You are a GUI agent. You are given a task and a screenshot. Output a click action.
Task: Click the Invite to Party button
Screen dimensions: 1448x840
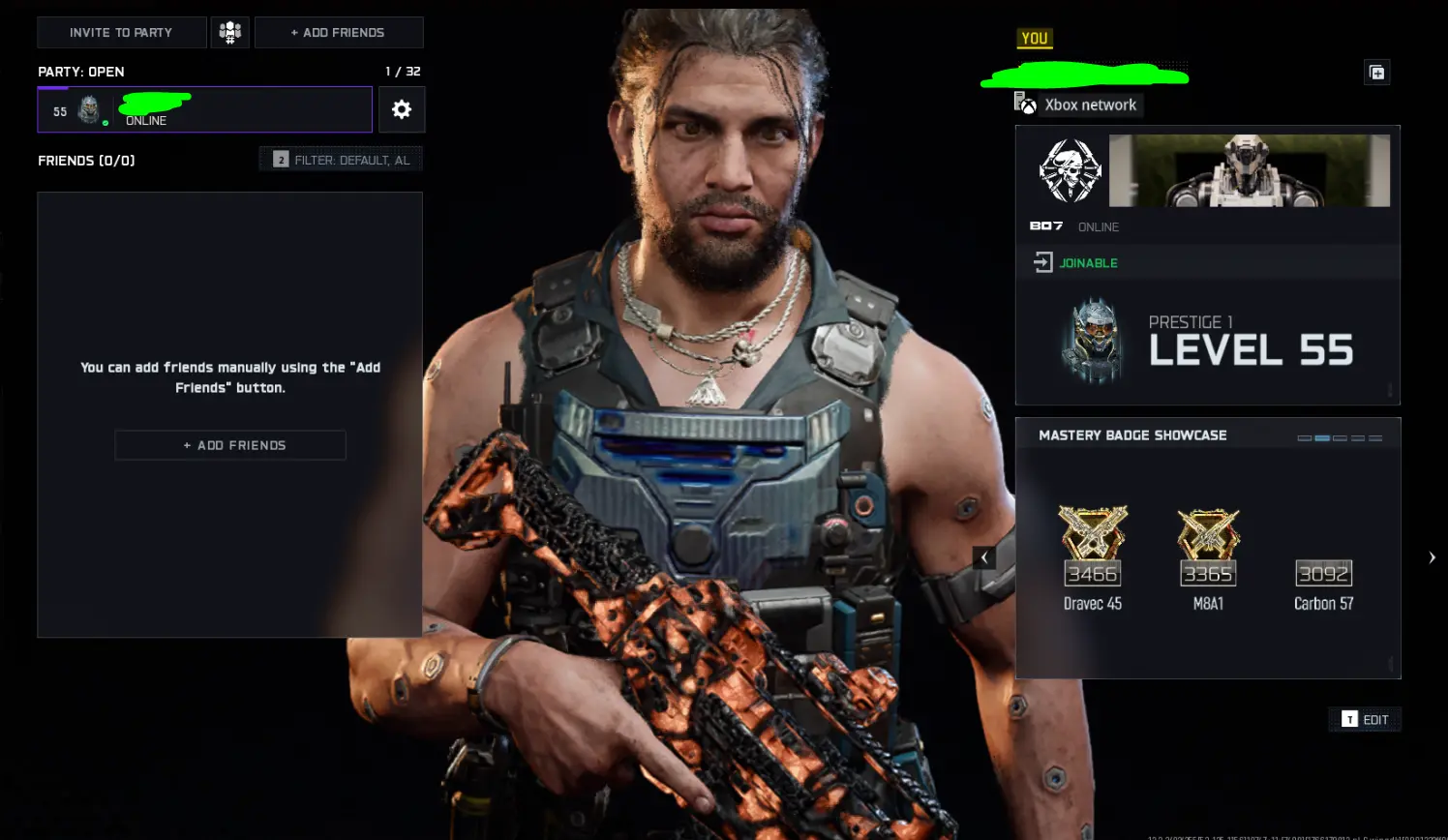pyautogui.click(x=121, y=32)
